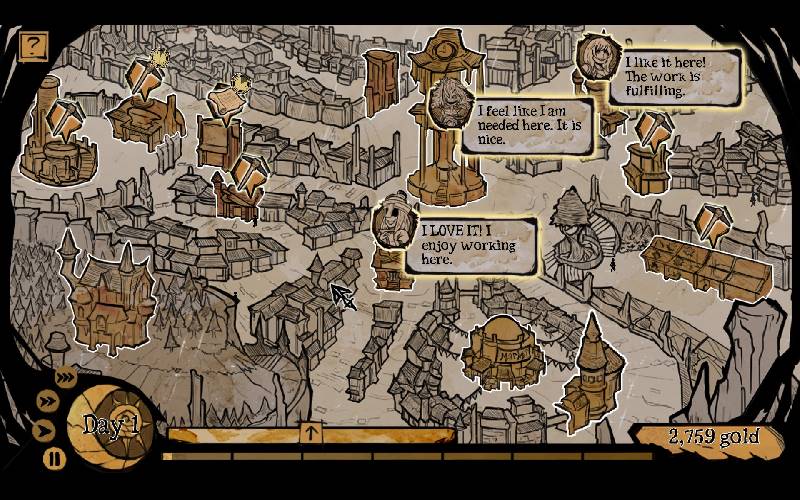800x500 pixels.
Task: Select the triple-arrow fastest speed
Action: pos(66,376)
